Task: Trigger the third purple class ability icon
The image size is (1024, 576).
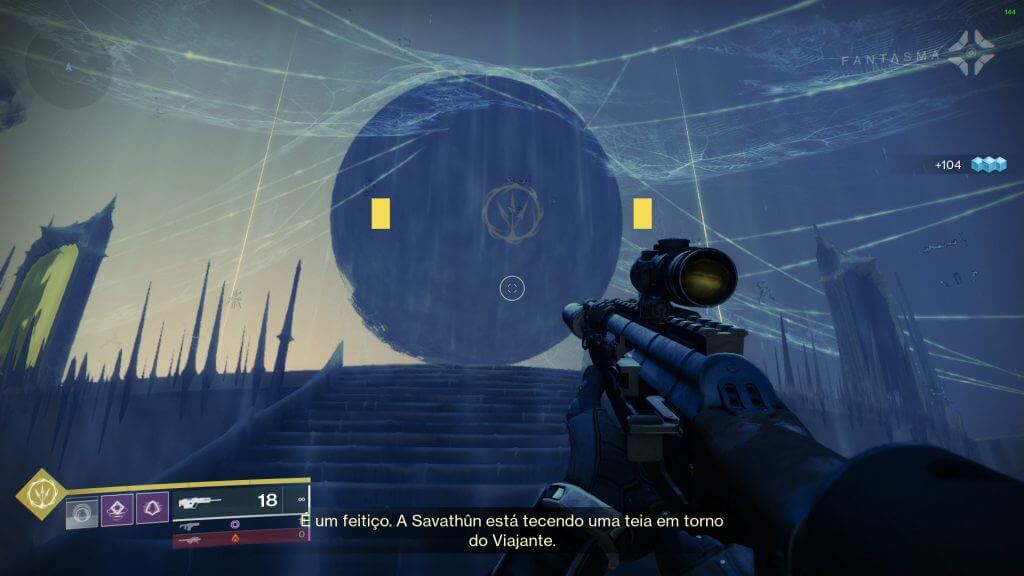Action: (151, 511)
